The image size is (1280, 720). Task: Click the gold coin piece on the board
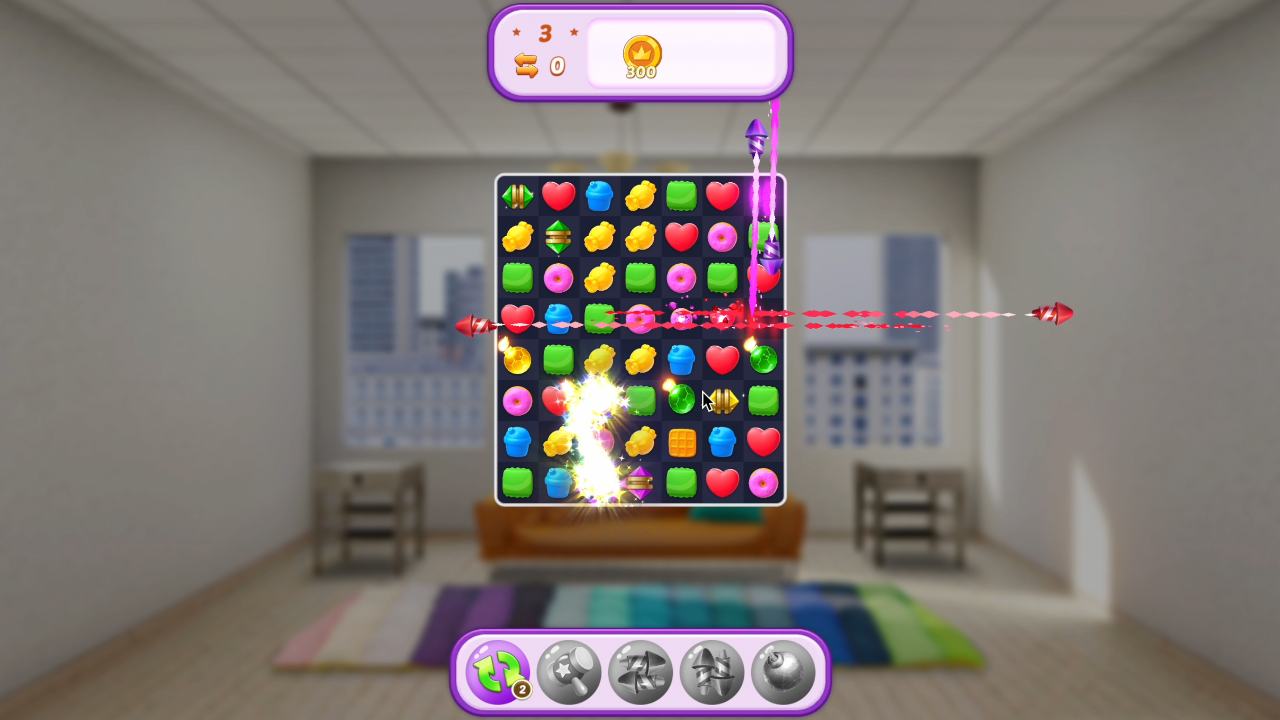click(518, 359)
